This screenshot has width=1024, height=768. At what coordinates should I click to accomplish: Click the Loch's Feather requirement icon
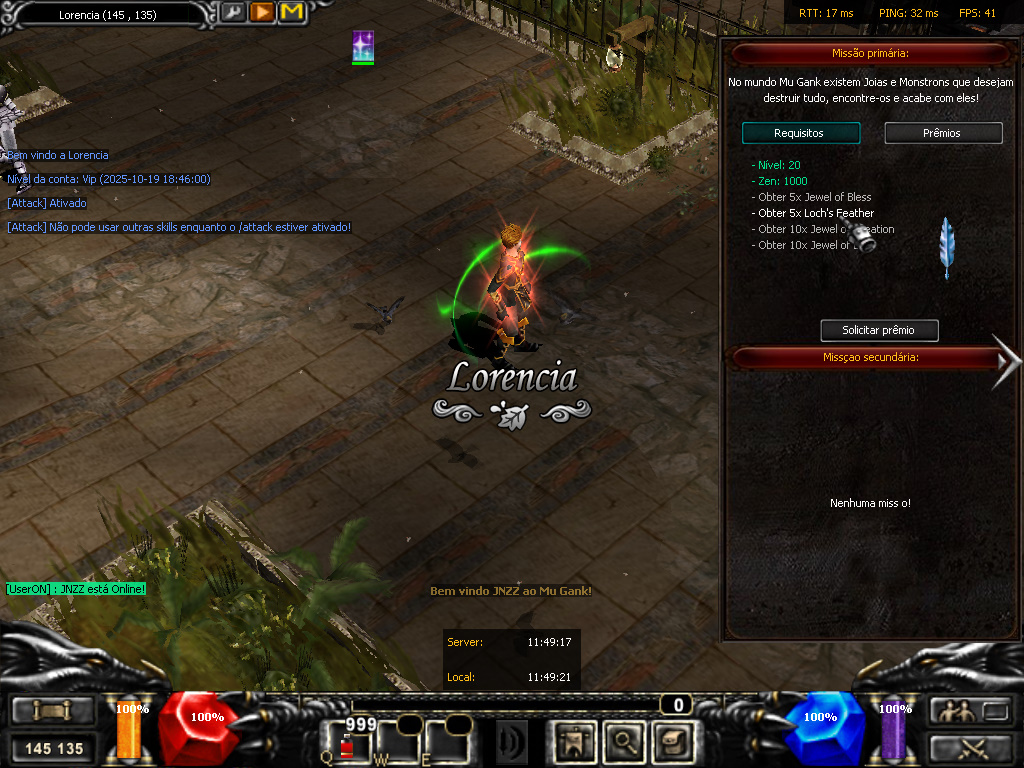click(945, 247)
